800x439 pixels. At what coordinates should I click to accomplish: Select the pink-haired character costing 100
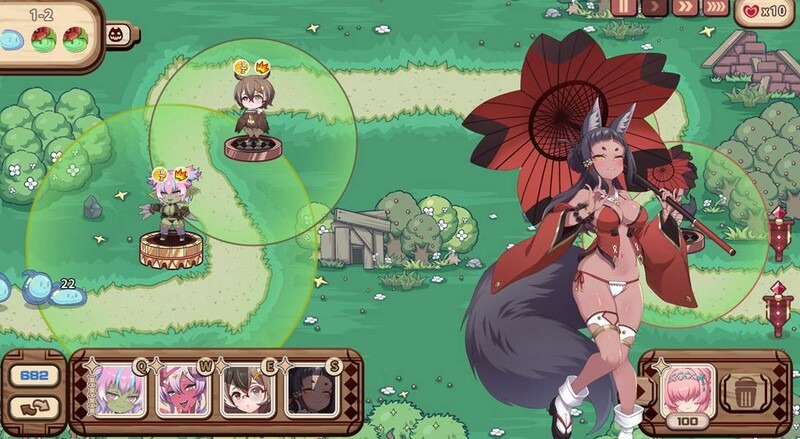688,388
